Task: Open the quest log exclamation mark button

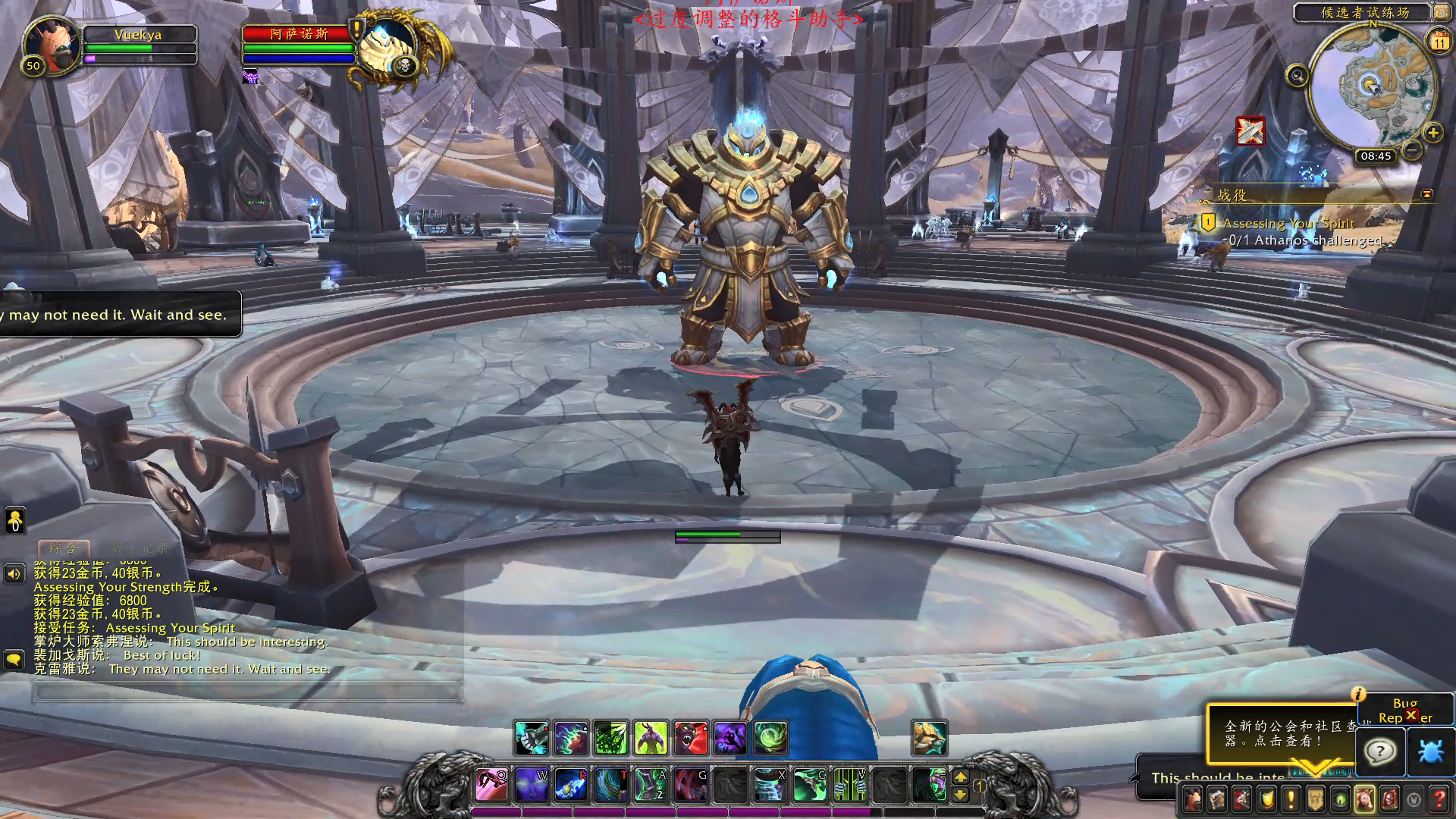Action: [1291, 799]
